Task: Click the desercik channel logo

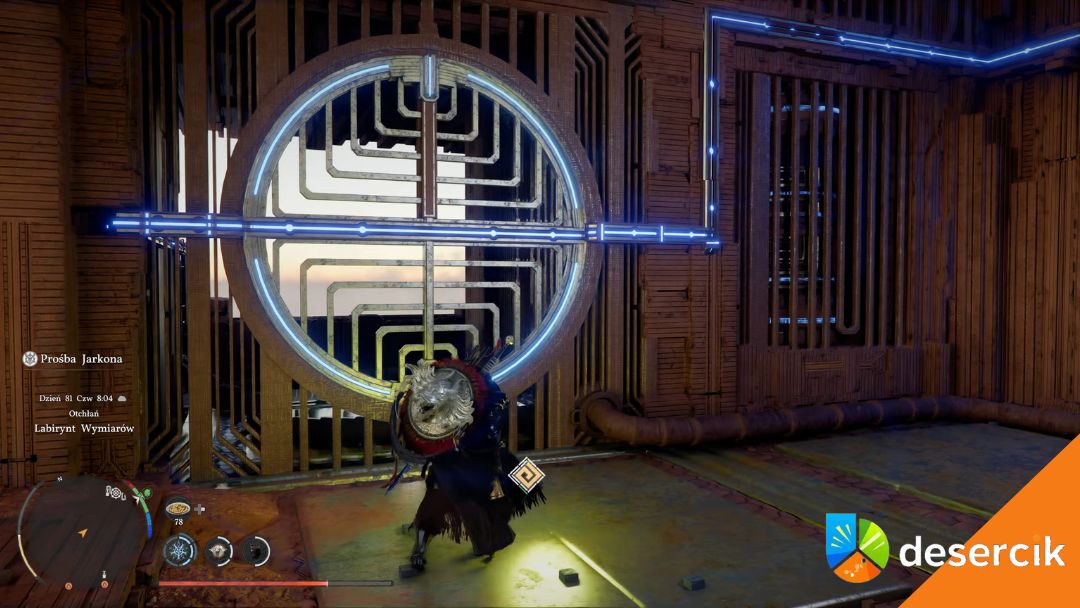Action: (x=857, y=547)
